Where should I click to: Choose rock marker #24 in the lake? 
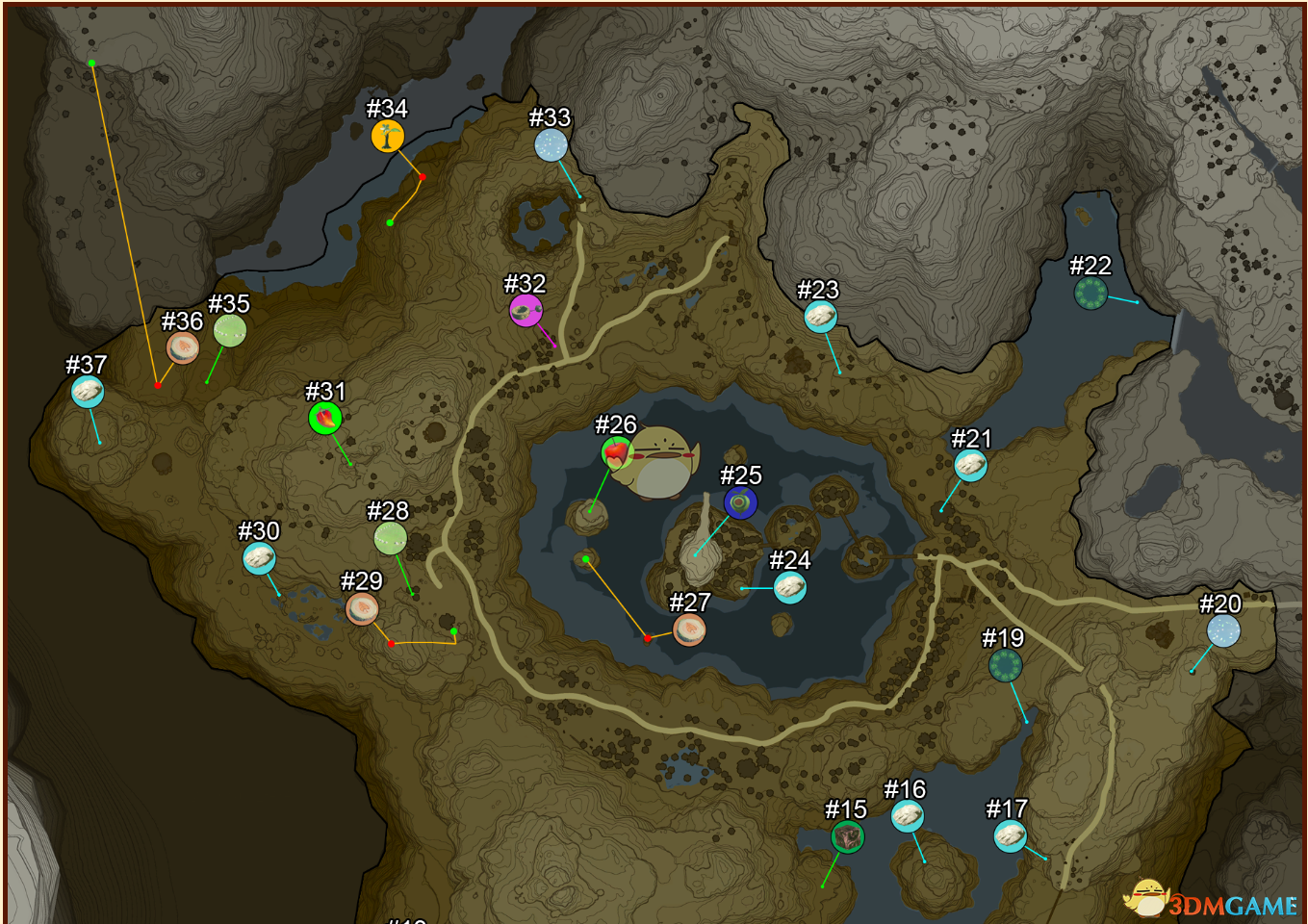tap(789, 587)
